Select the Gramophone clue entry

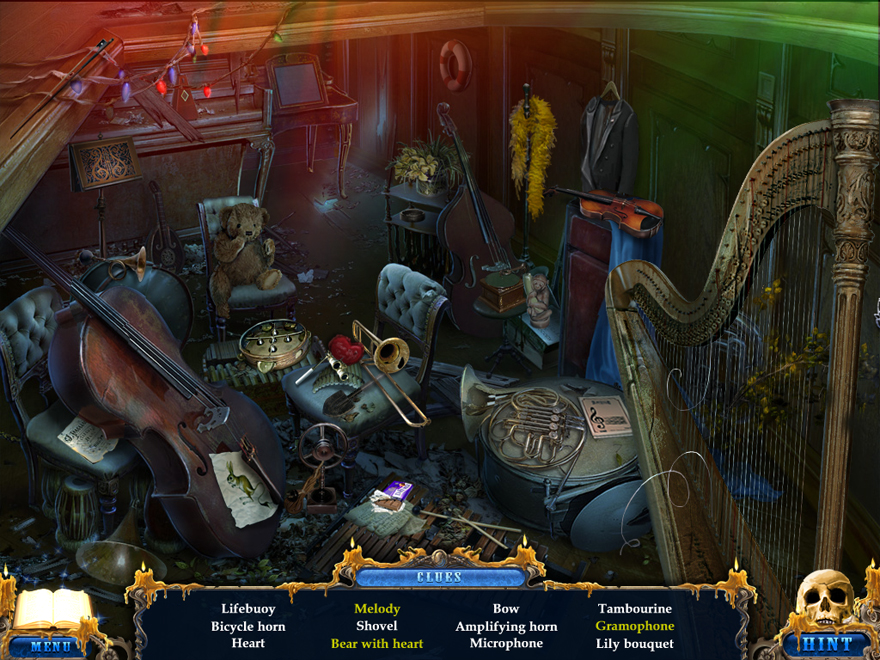point(635,626)
